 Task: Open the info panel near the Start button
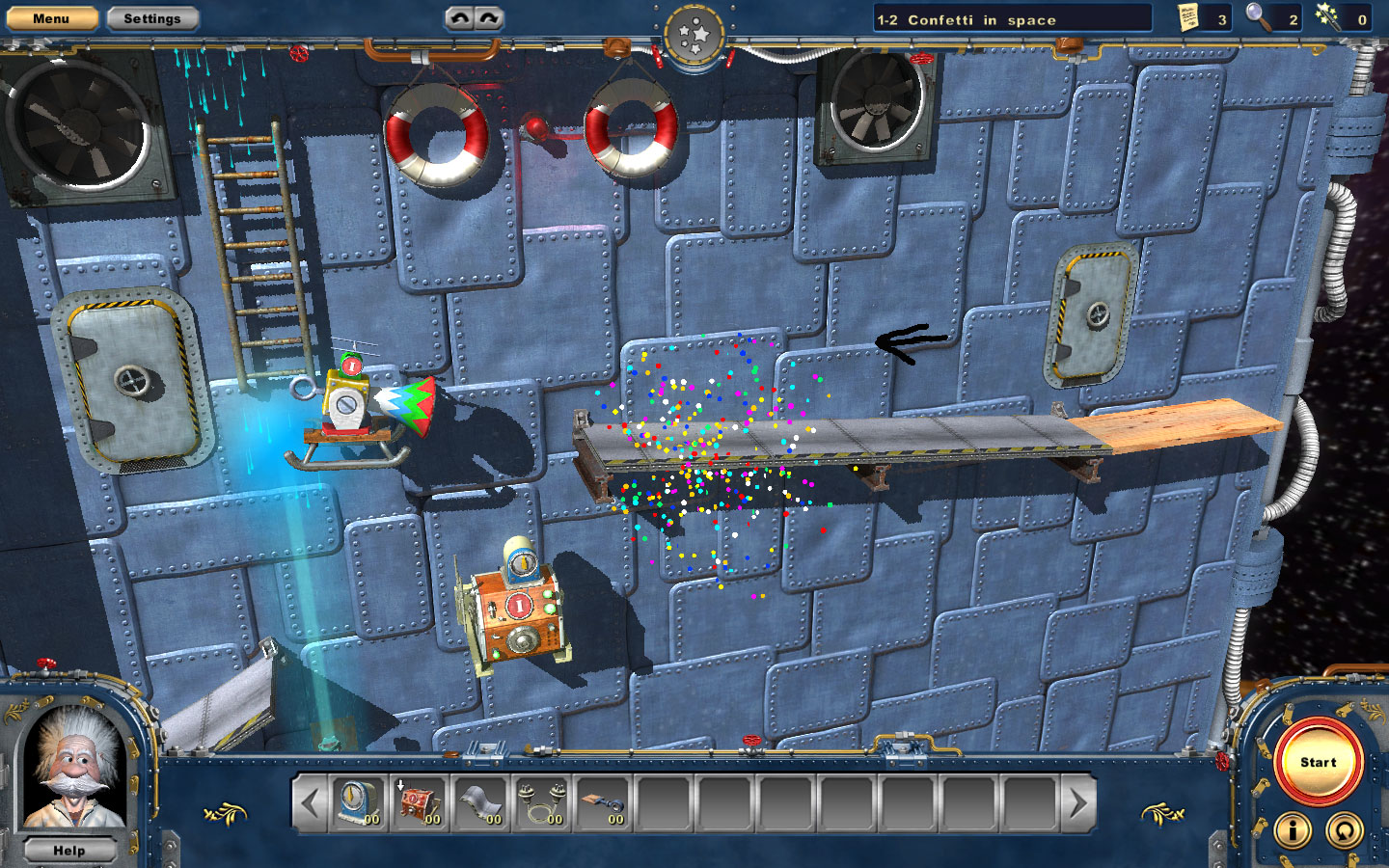coord(1291,829)
